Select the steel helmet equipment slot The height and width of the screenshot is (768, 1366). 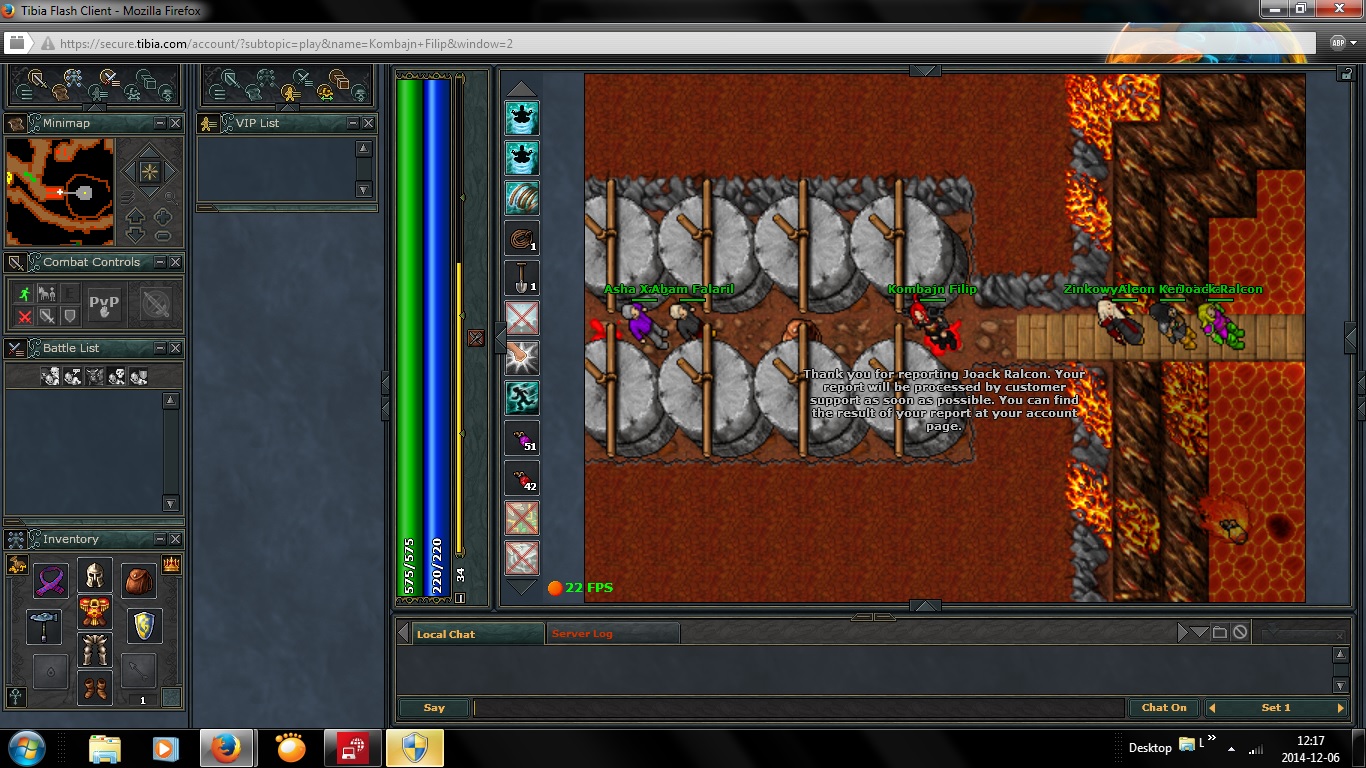(x=94, y=575)
